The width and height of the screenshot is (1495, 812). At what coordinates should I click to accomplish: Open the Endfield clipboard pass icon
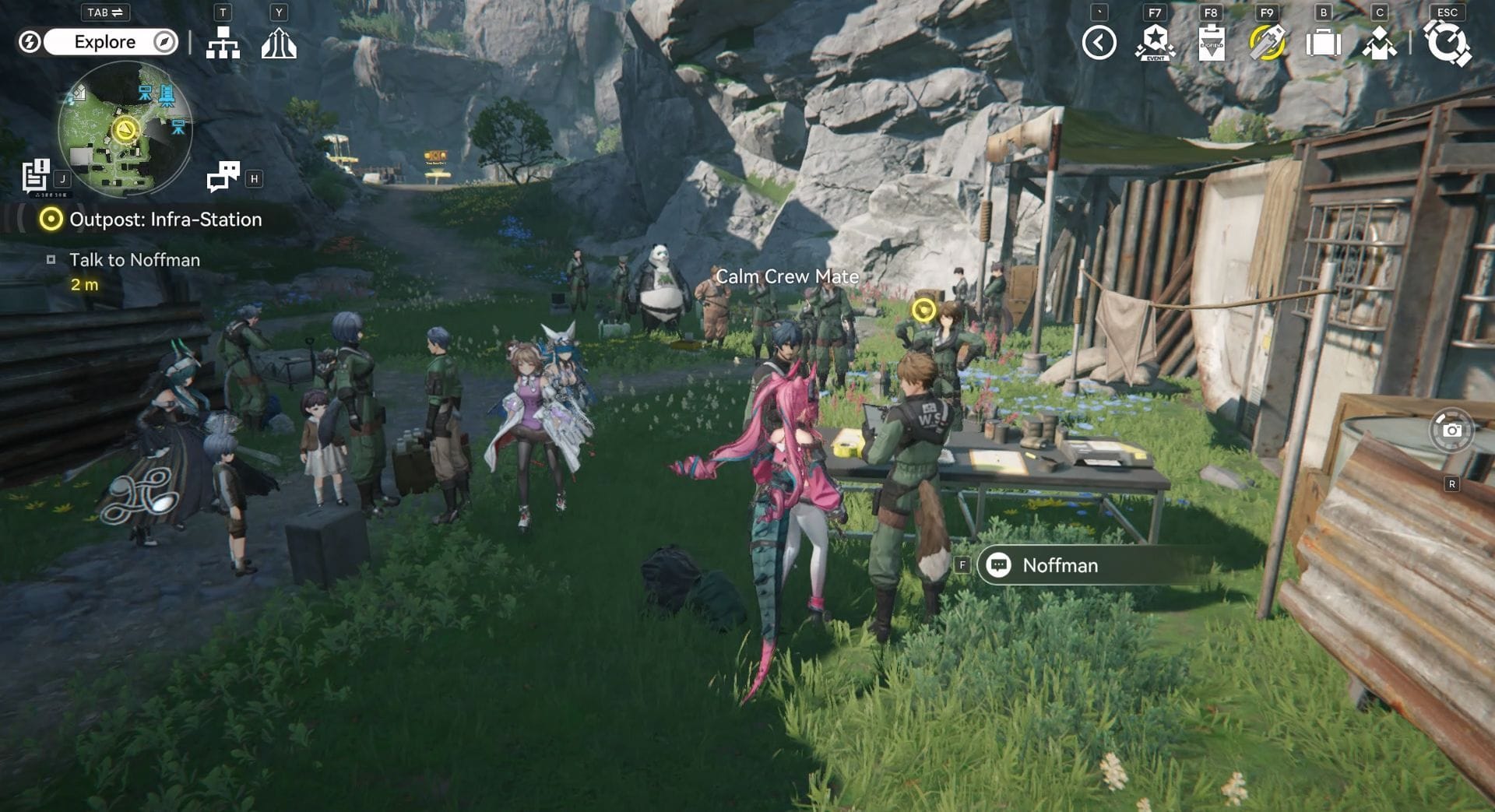[x=1211, y=43]
